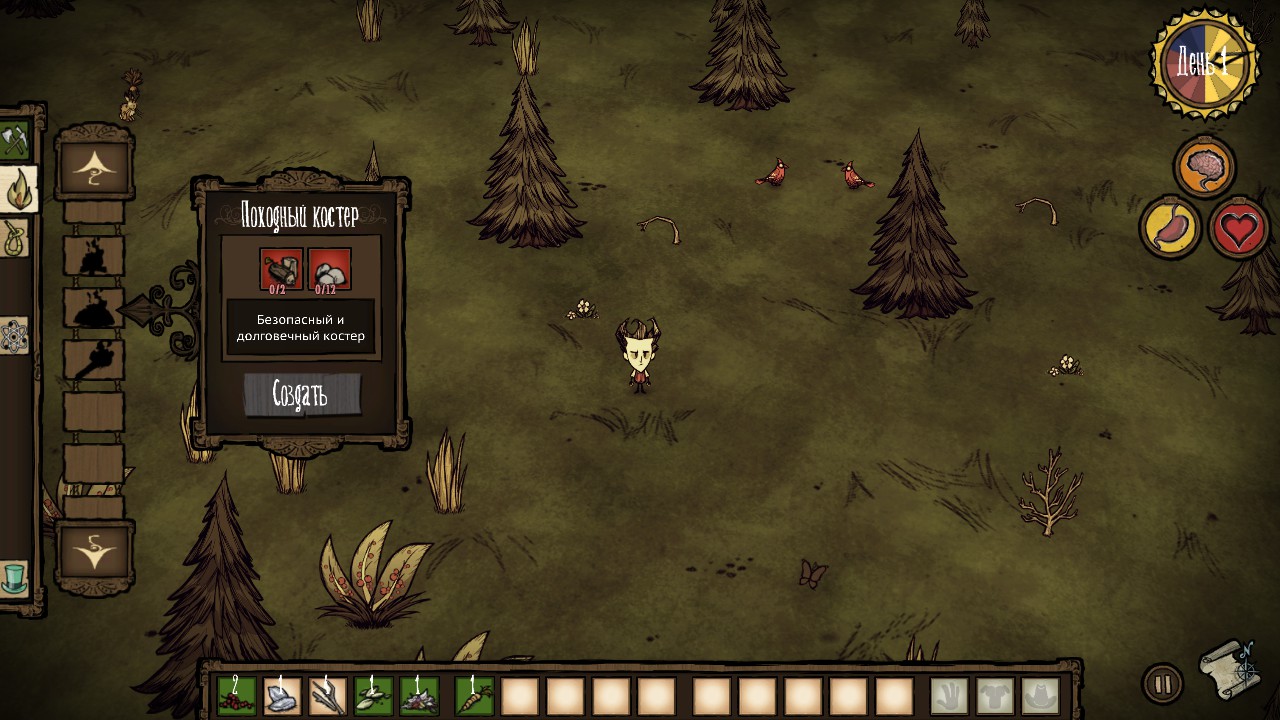Click the Создать craft button

click(301, 394)
